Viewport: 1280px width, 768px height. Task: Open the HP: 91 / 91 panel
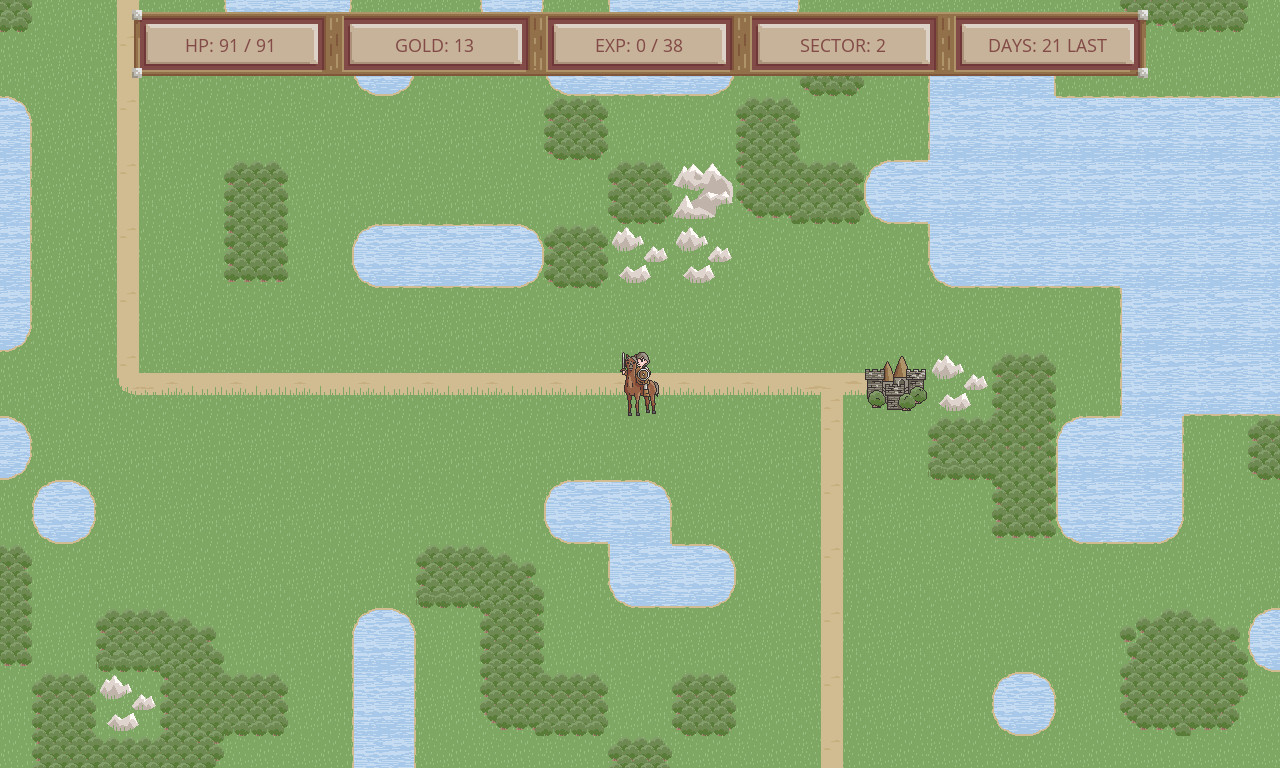(231, 44)
